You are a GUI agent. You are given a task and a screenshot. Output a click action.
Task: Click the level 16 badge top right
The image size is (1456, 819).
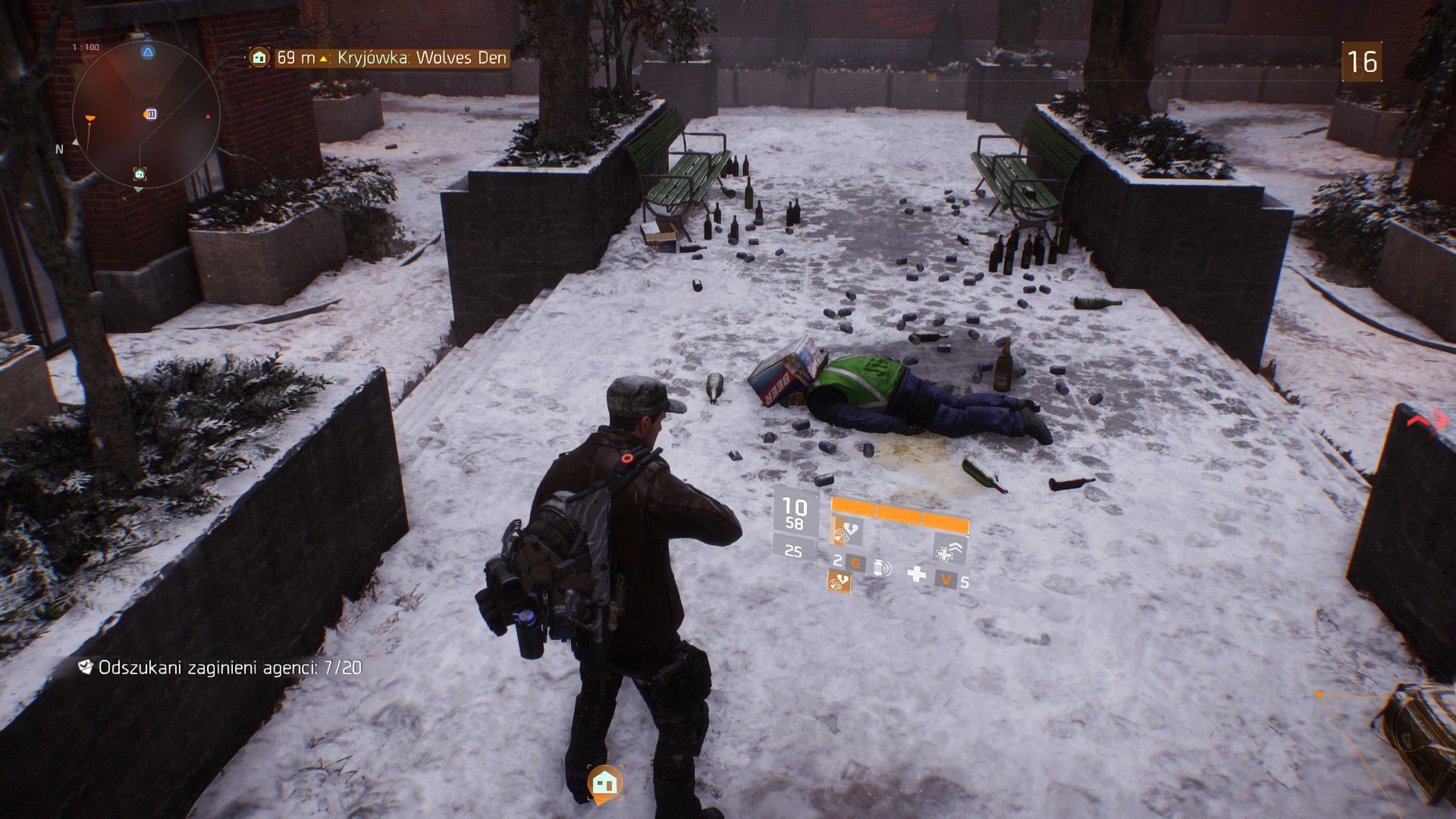pyautogui.click(x=1363, y=61)
